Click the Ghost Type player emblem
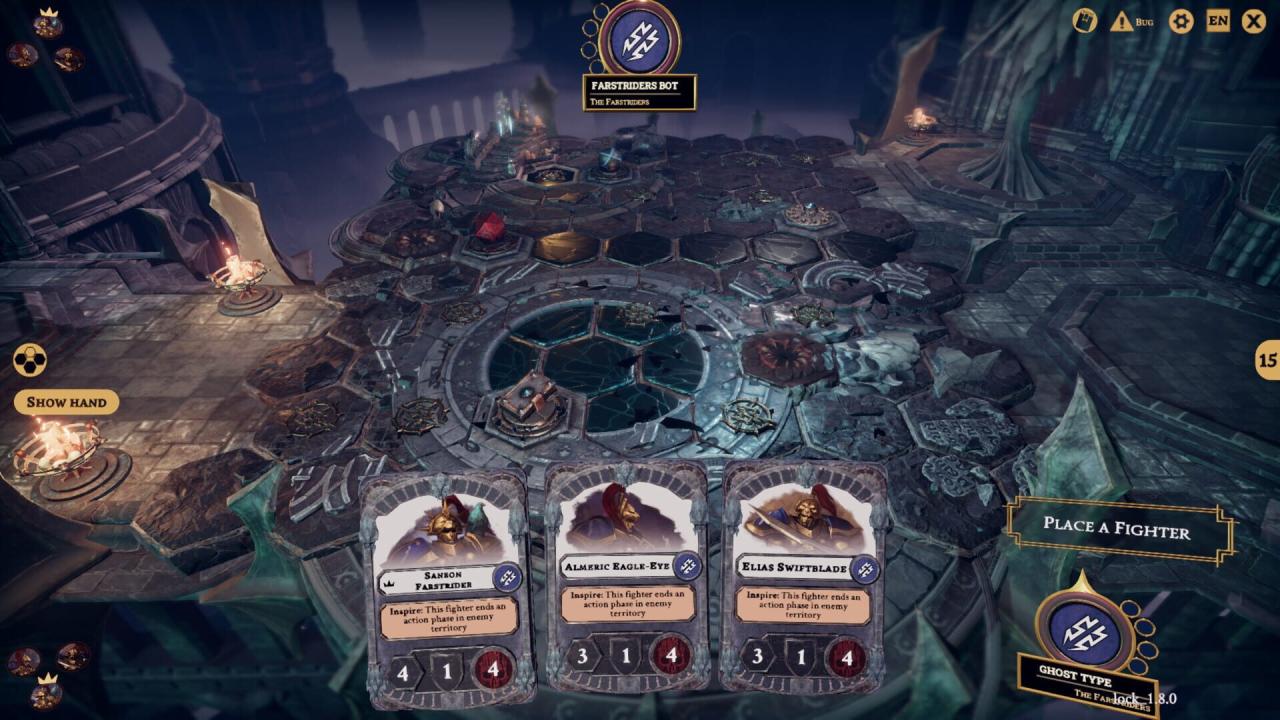This screenshot has width=1280, height=720. click(x=1083, y=631)
